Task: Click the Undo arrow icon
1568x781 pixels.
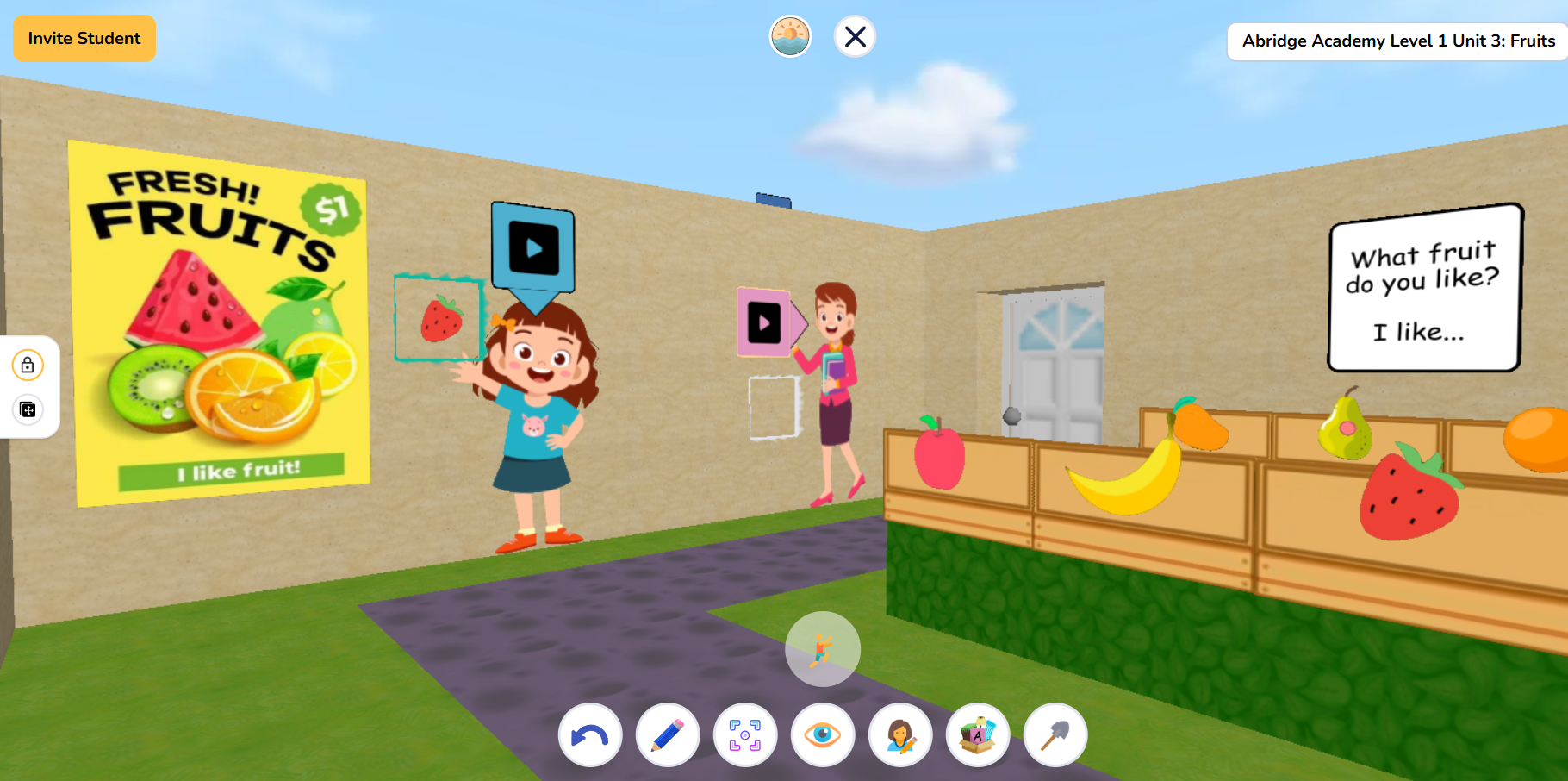Action: 589,735
